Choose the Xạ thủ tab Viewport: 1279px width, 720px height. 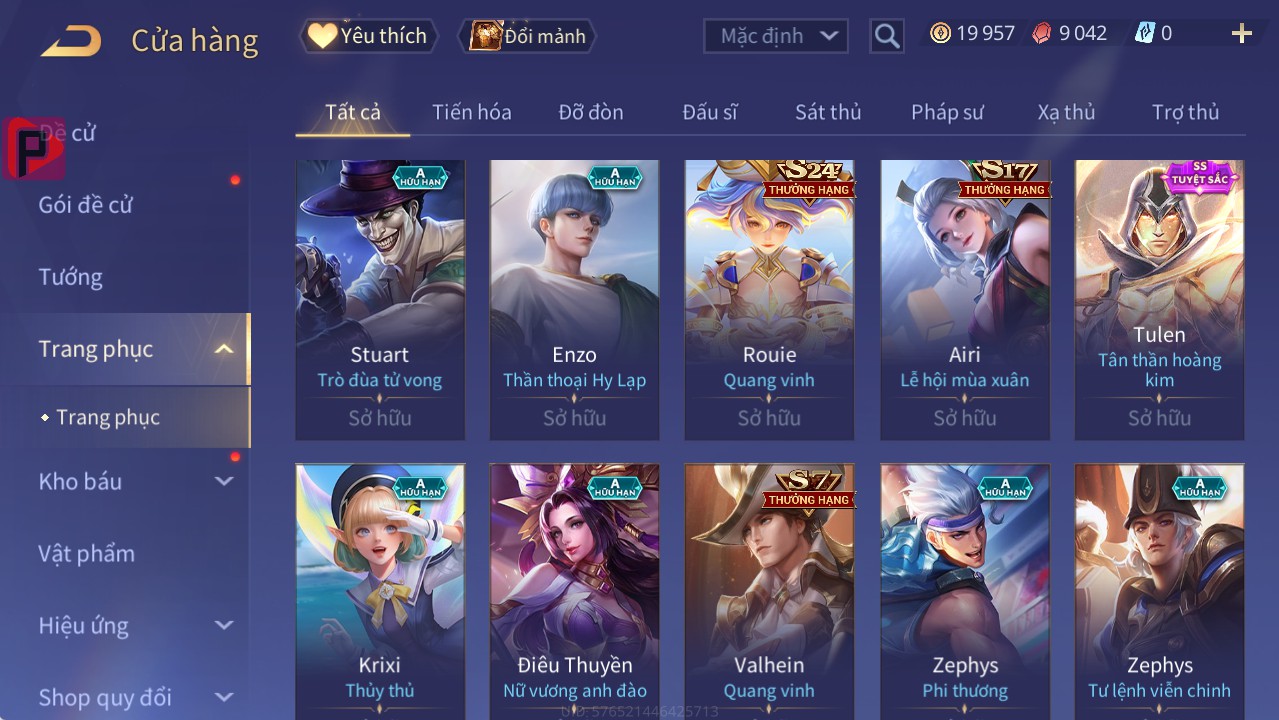point(1066,112)
